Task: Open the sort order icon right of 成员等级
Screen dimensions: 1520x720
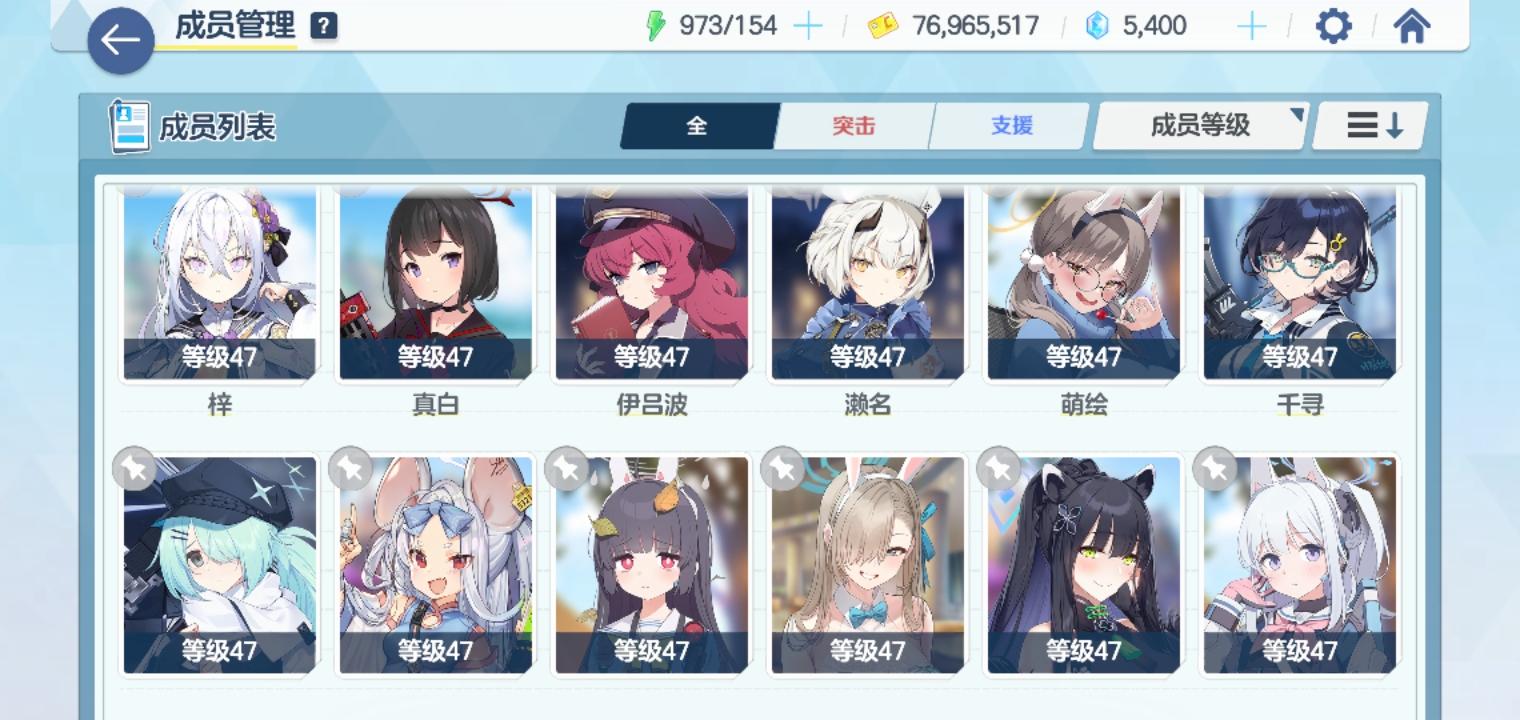Action: pyautogui.click(x=1370, y=124)
